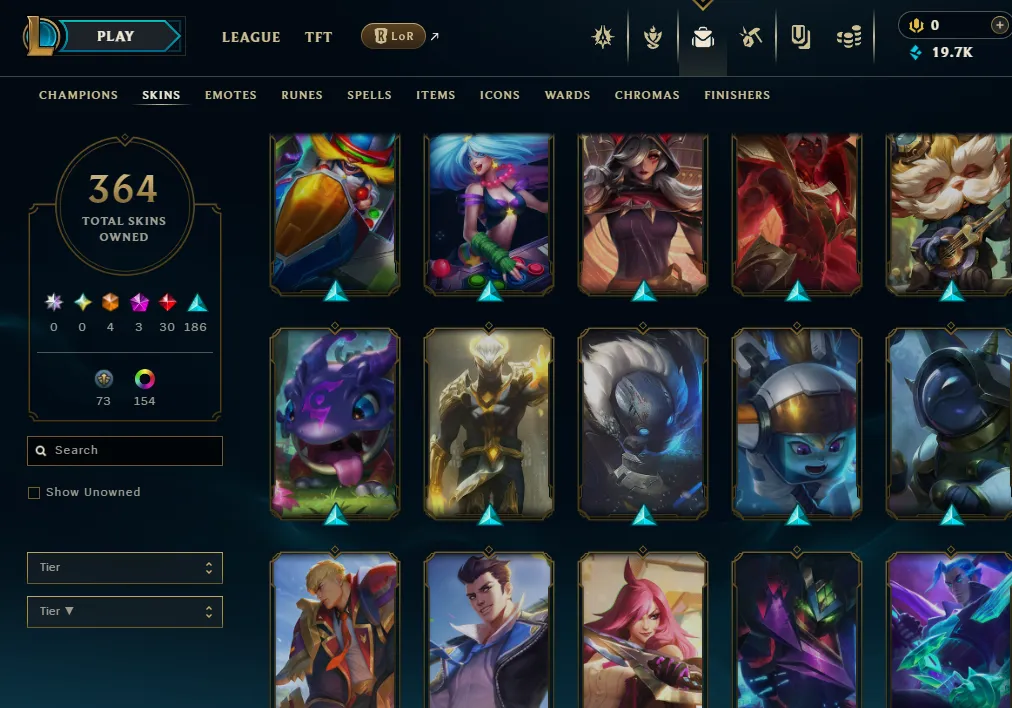Image resolution: width=1012 pixels, height=708 pixels.
Task: Click the skin Search field
Action: click(x=125, y=451)
